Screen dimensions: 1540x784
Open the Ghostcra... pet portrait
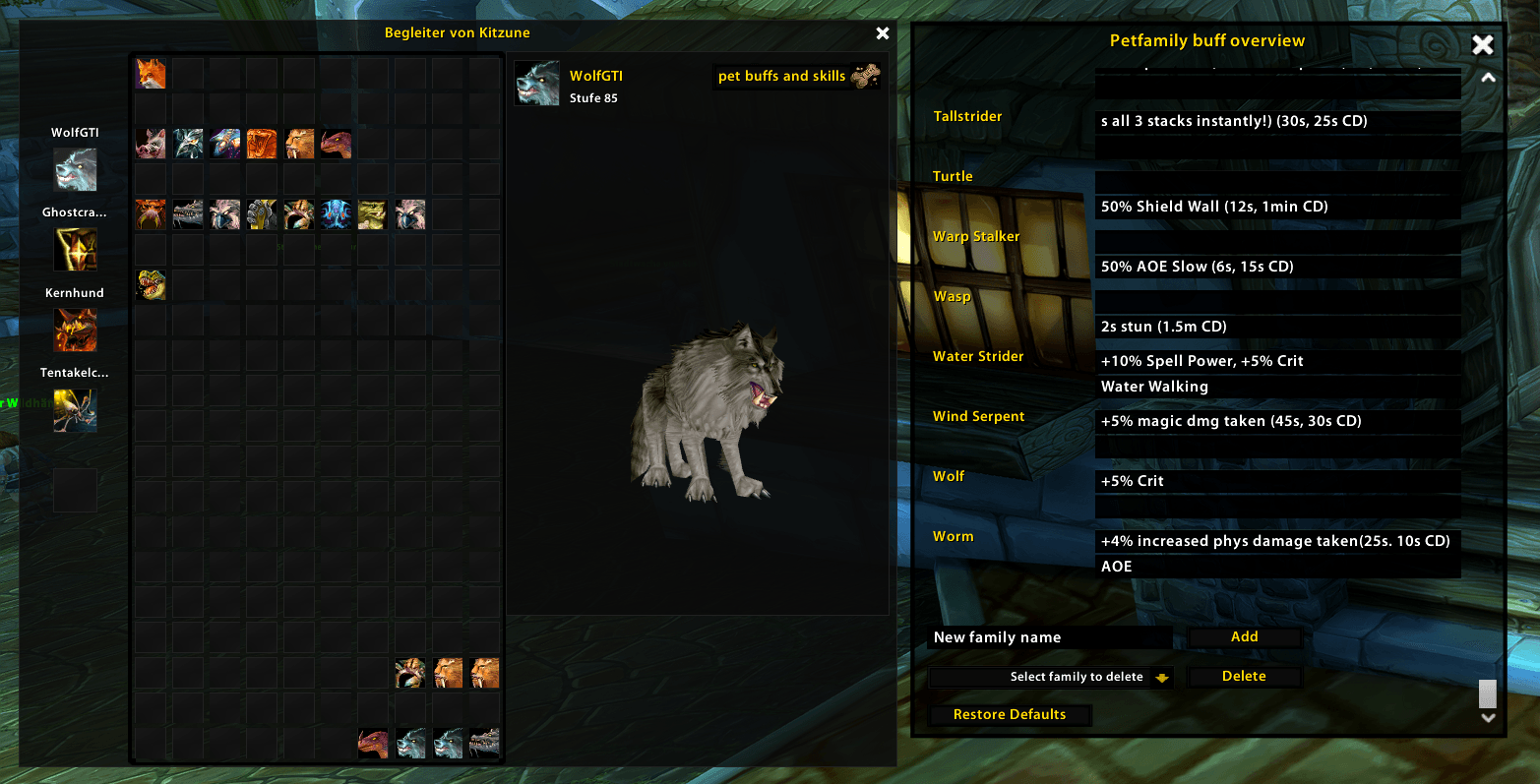(75, 248)
